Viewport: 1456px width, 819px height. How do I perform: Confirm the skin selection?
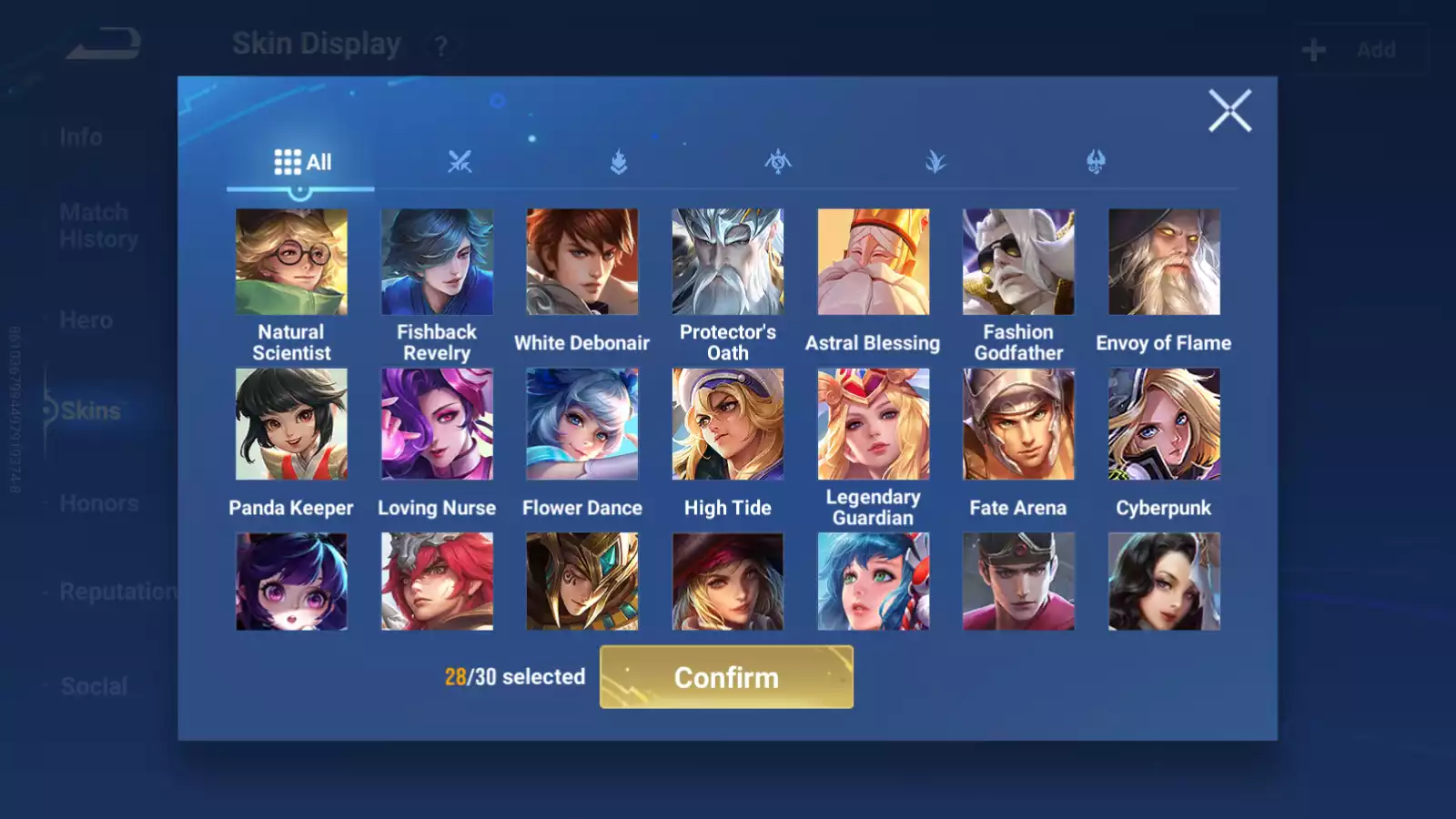(x=726, y=677)
